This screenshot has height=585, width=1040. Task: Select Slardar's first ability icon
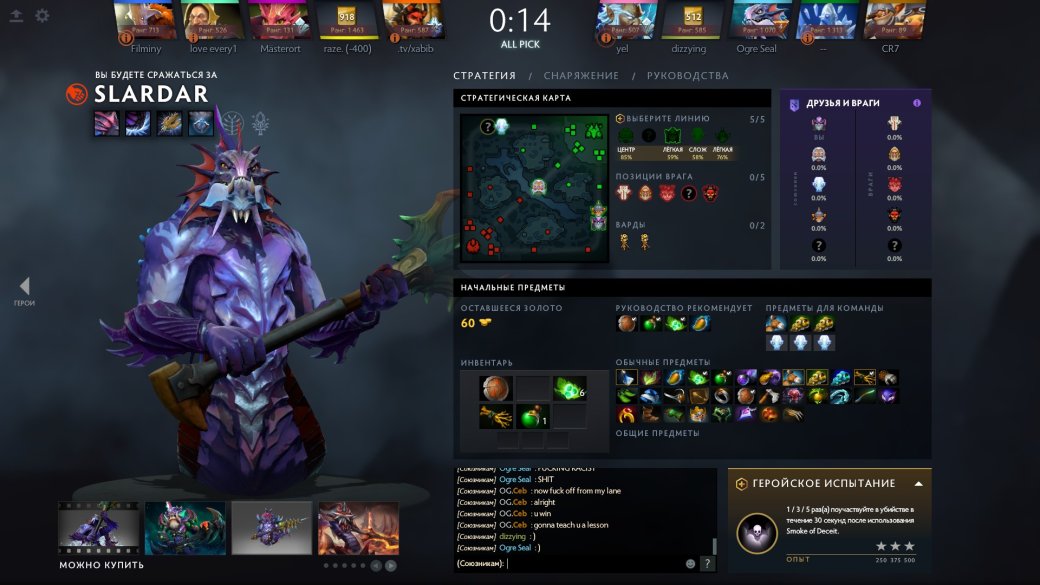[107, 123]
